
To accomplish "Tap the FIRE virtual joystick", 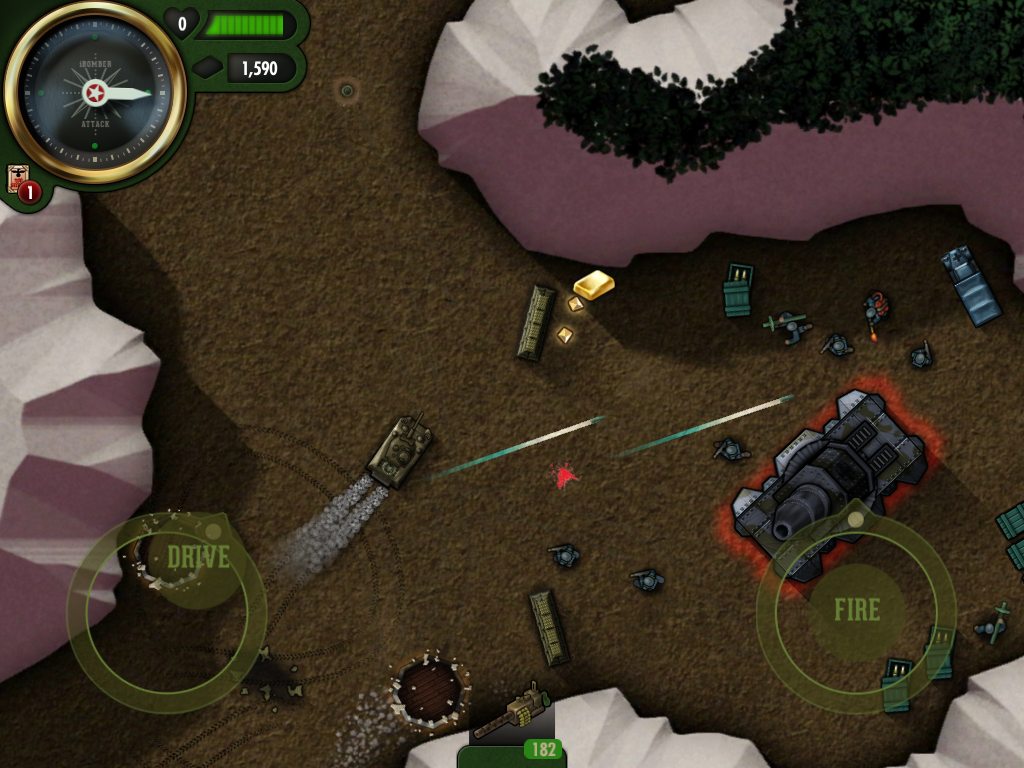I will (x=857, y=610).
